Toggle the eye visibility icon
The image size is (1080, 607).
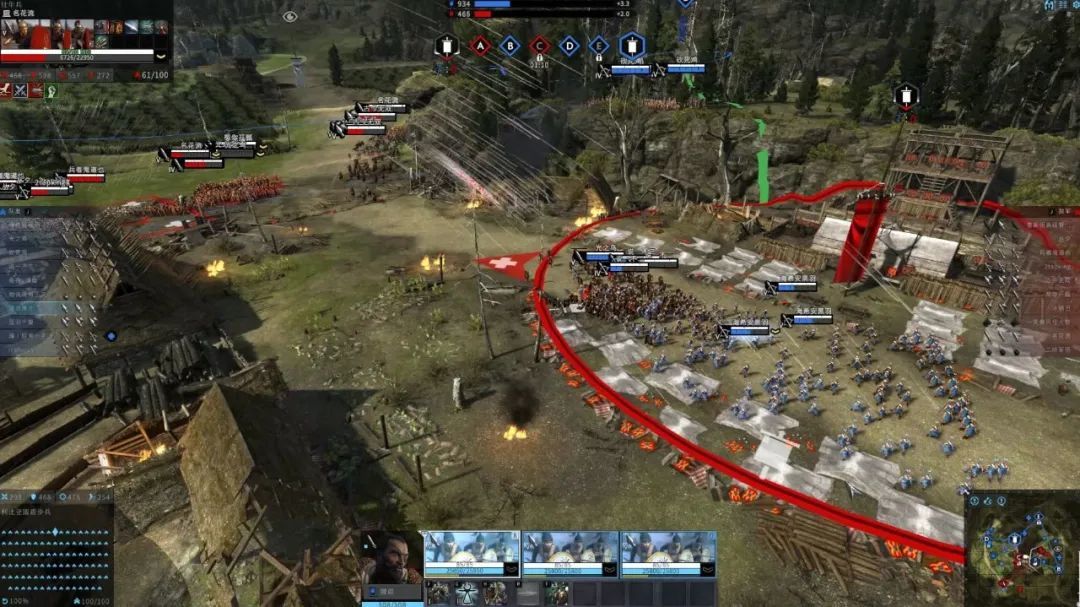pyautogui.click(x=290, y=16)
